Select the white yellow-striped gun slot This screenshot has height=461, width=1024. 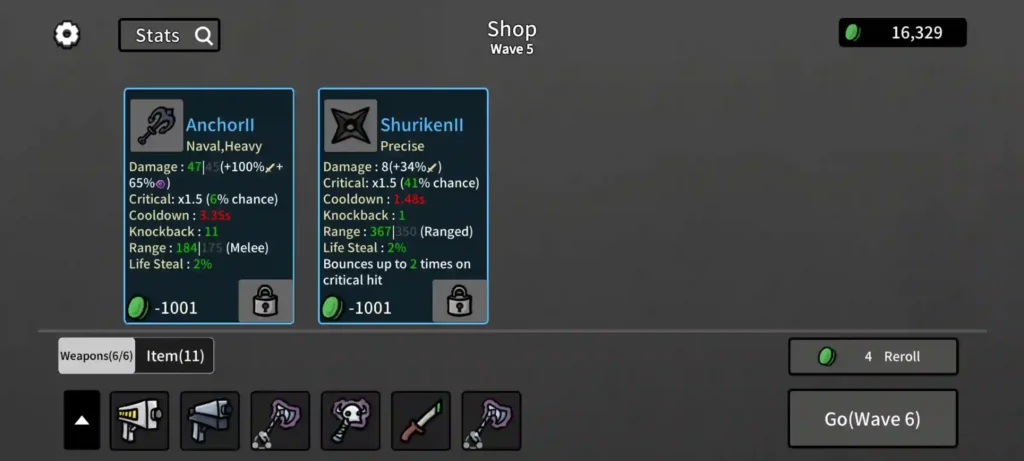point(139,420)
